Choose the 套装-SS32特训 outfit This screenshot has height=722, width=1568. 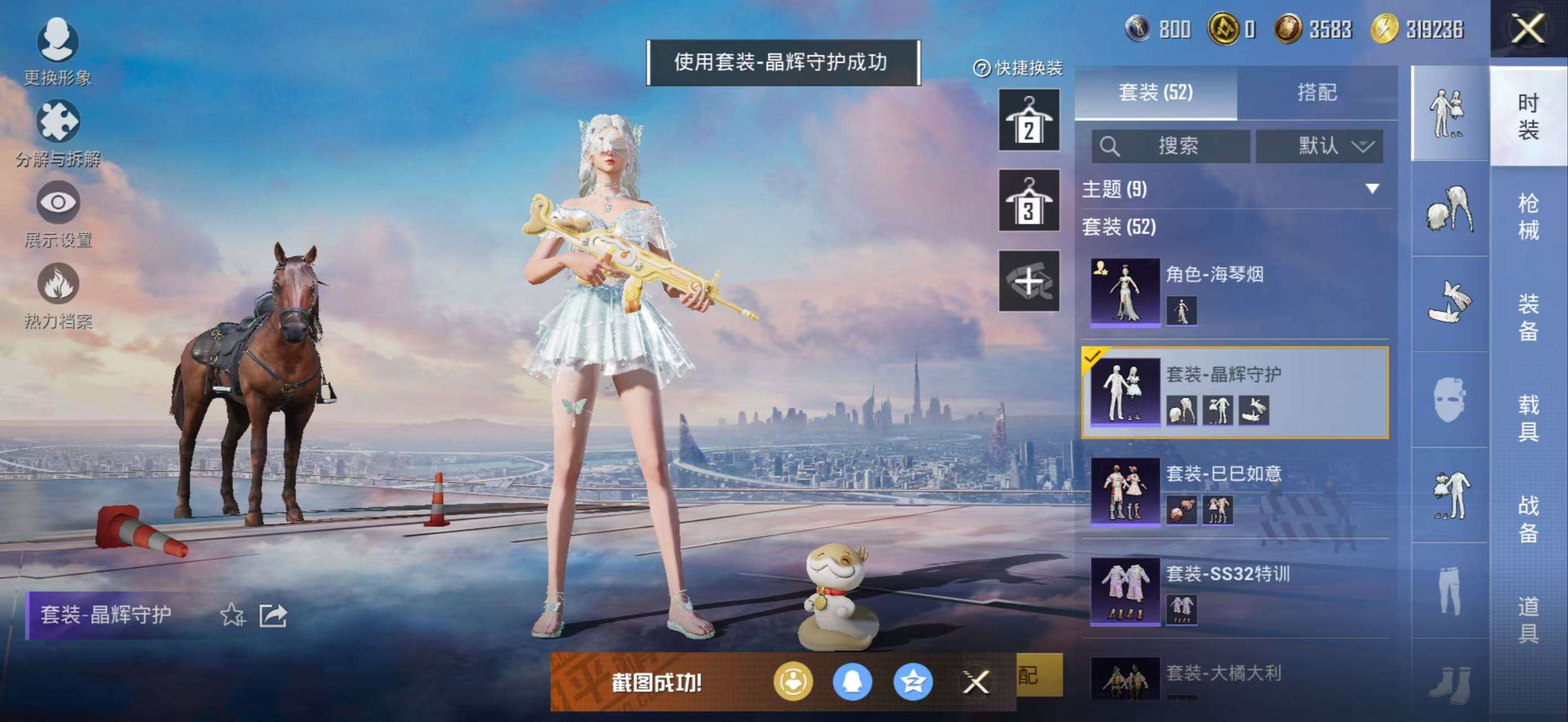tap(1236, 592)
